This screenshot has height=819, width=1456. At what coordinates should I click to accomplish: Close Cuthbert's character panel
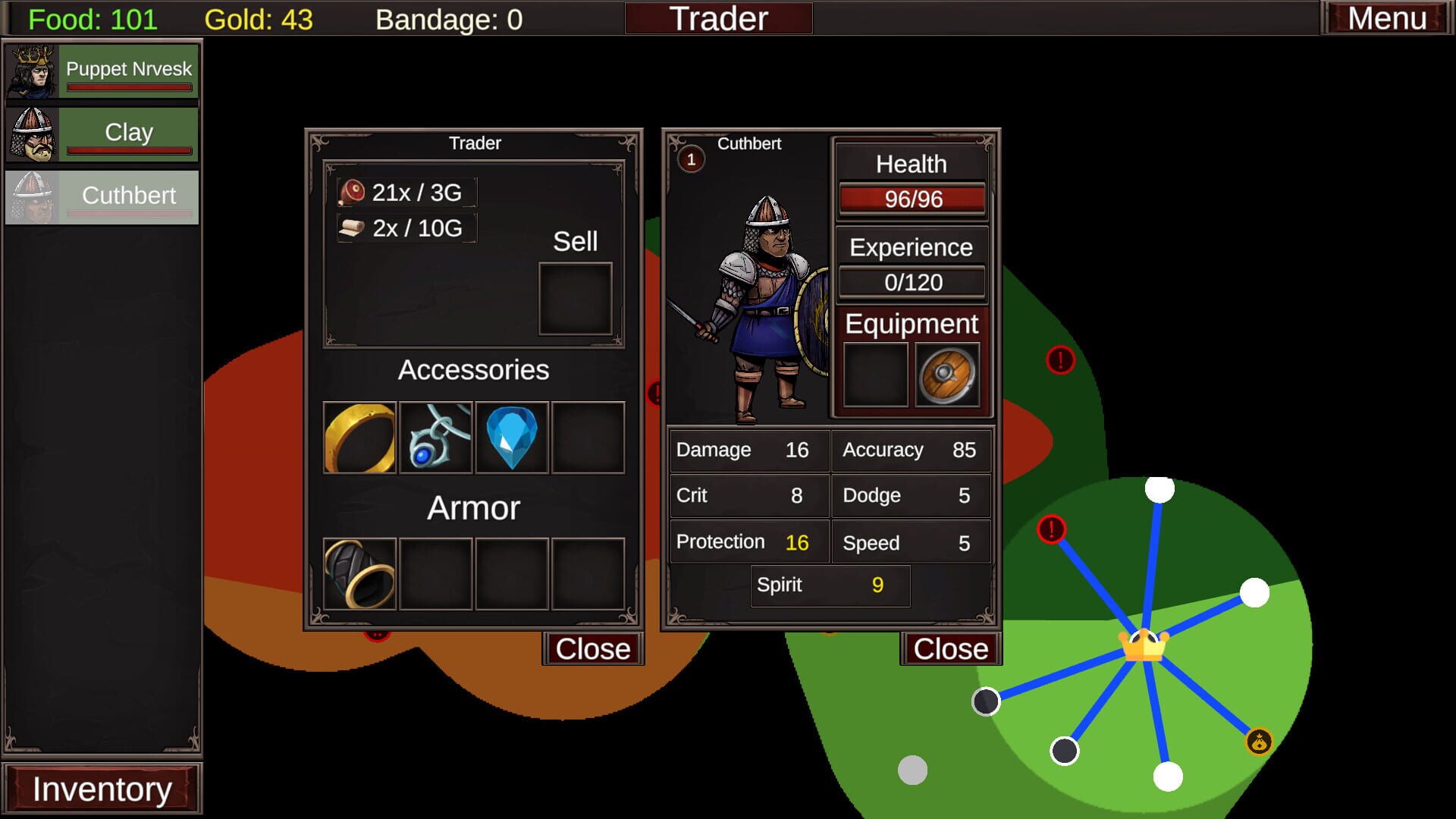tap(950, 648)
